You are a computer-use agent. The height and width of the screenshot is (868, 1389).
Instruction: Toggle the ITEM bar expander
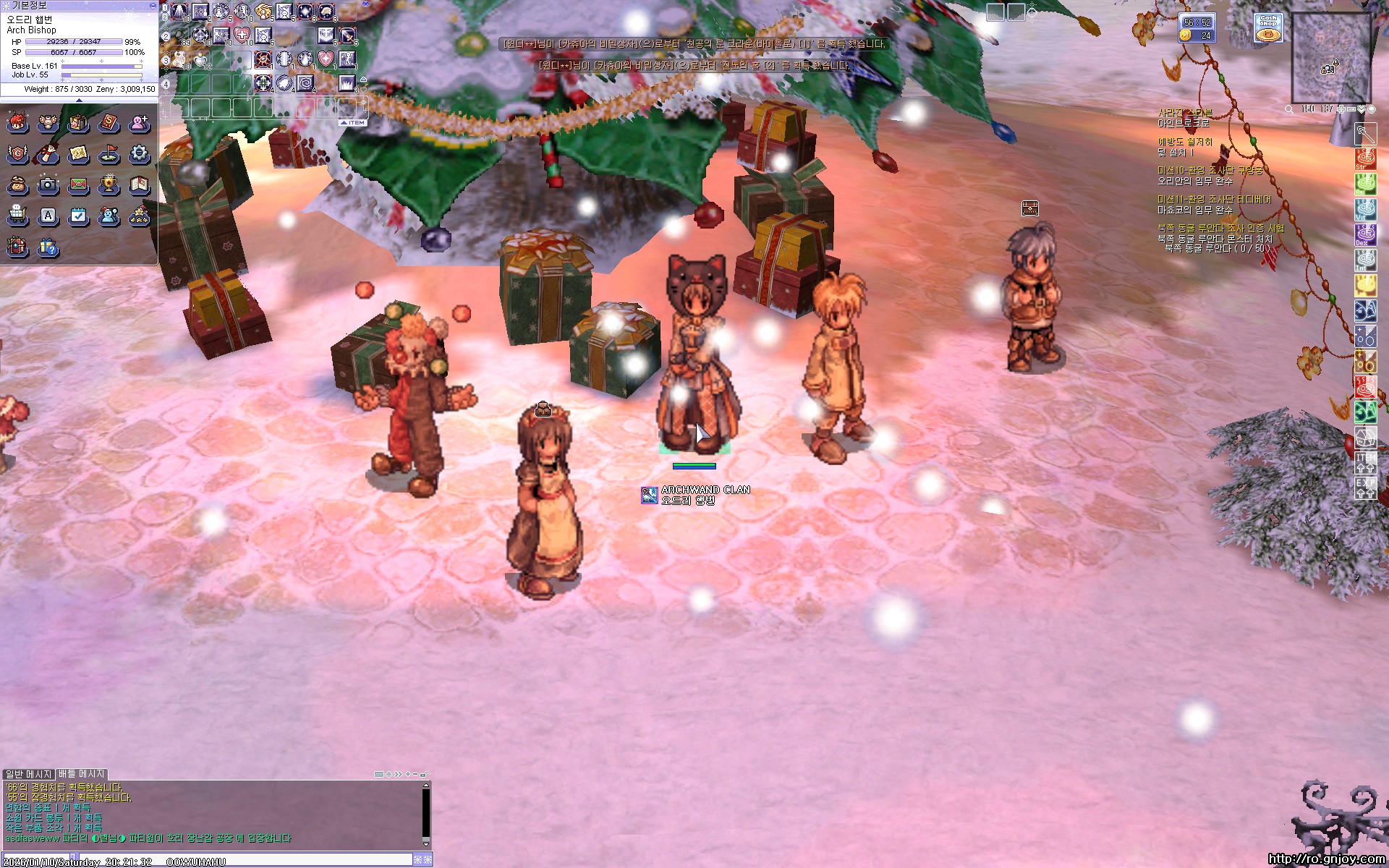(354, 123)
